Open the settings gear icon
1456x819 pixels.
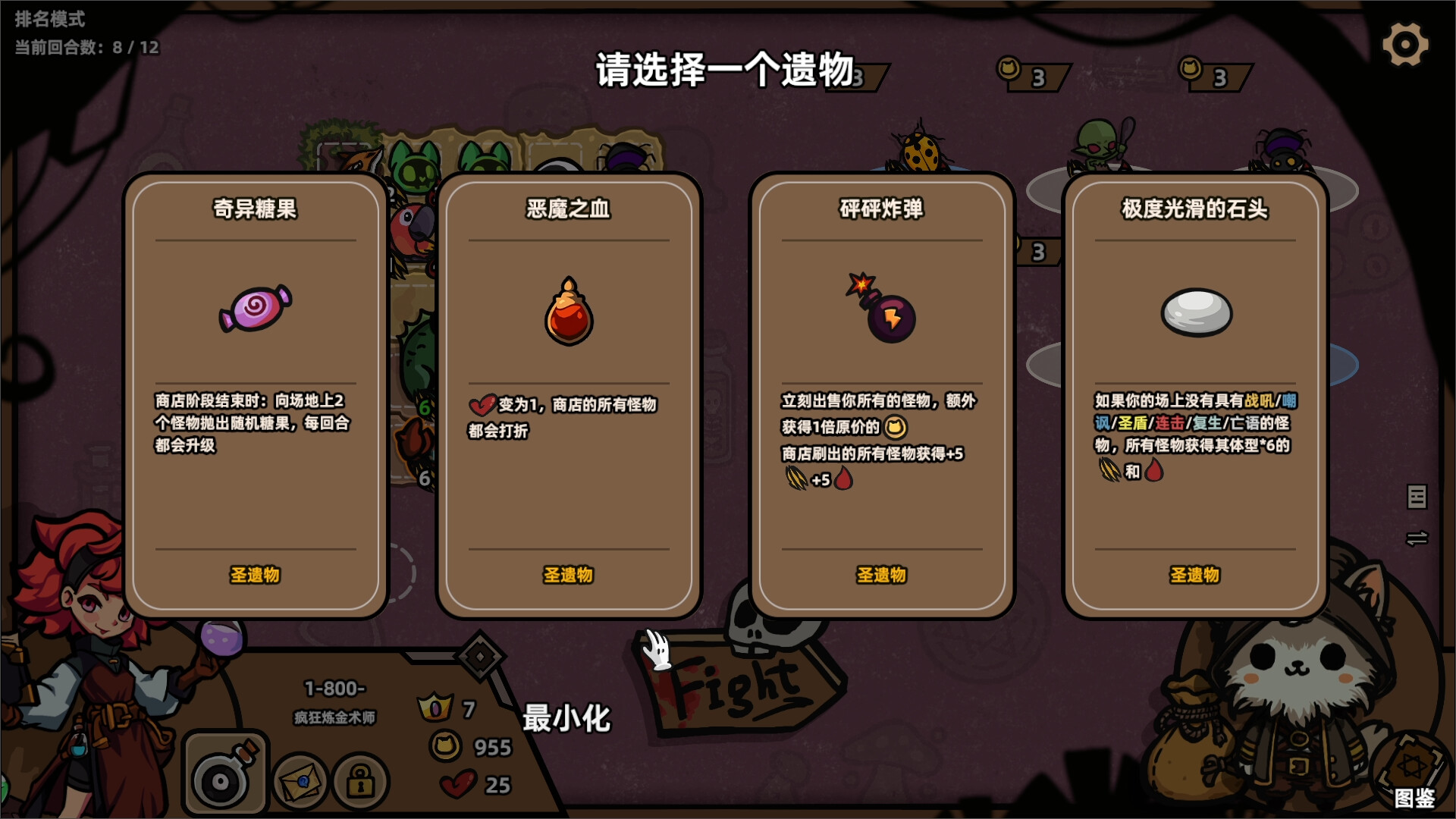coord(1405,43)
